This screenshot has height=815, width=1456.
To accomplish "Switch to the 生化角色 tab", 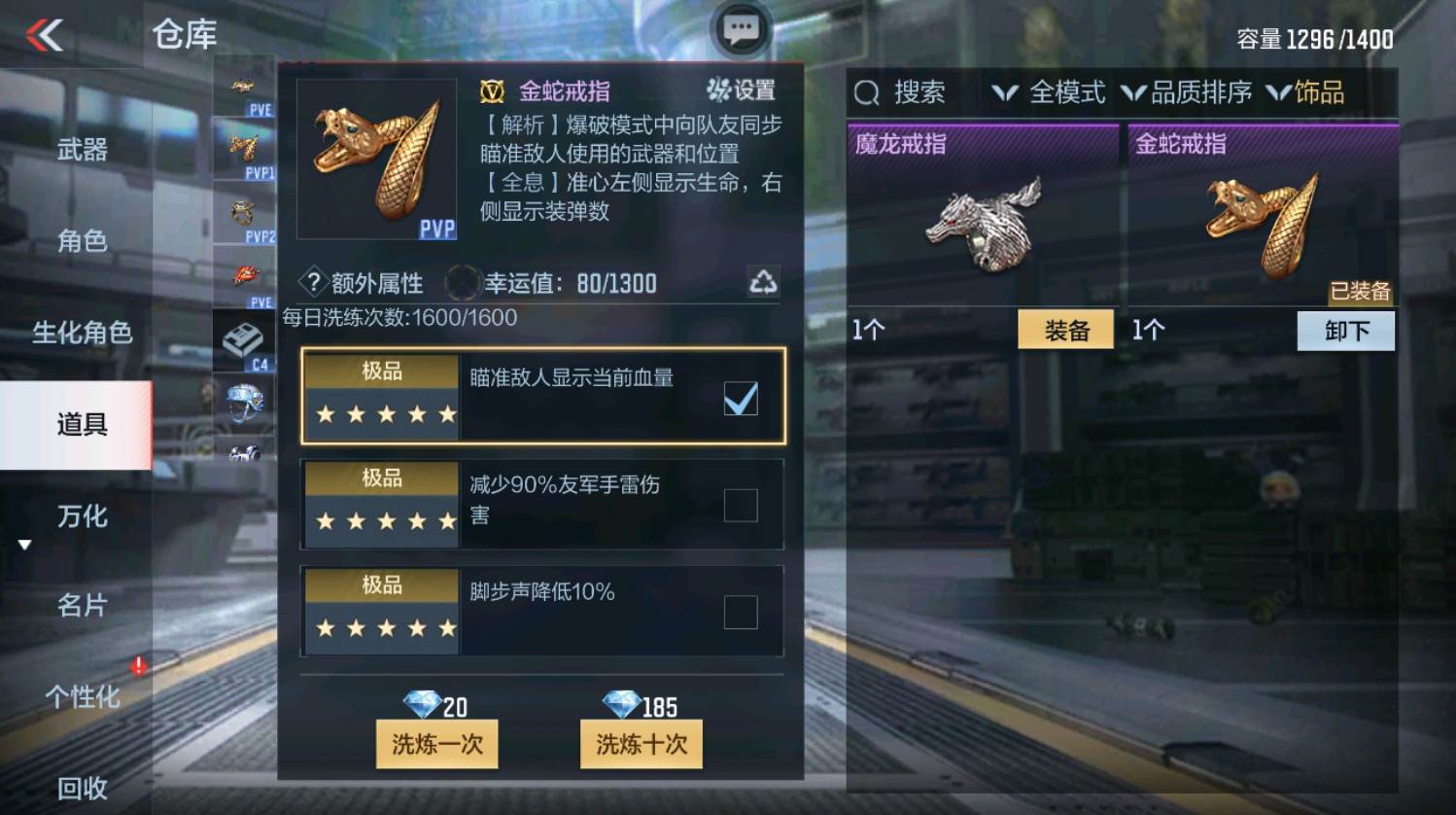I will coord(83,334).
